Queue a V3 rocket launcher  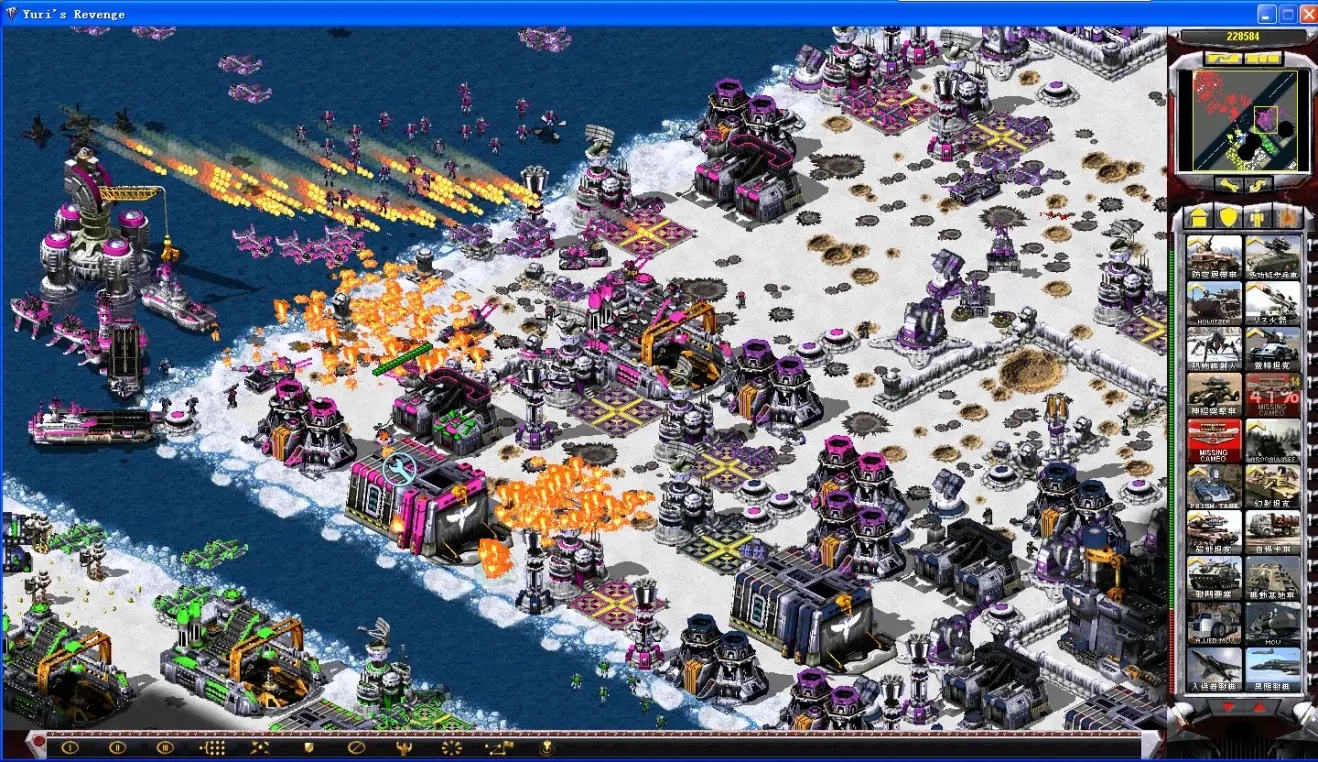pyautogui.click(x=1273, y=303)
